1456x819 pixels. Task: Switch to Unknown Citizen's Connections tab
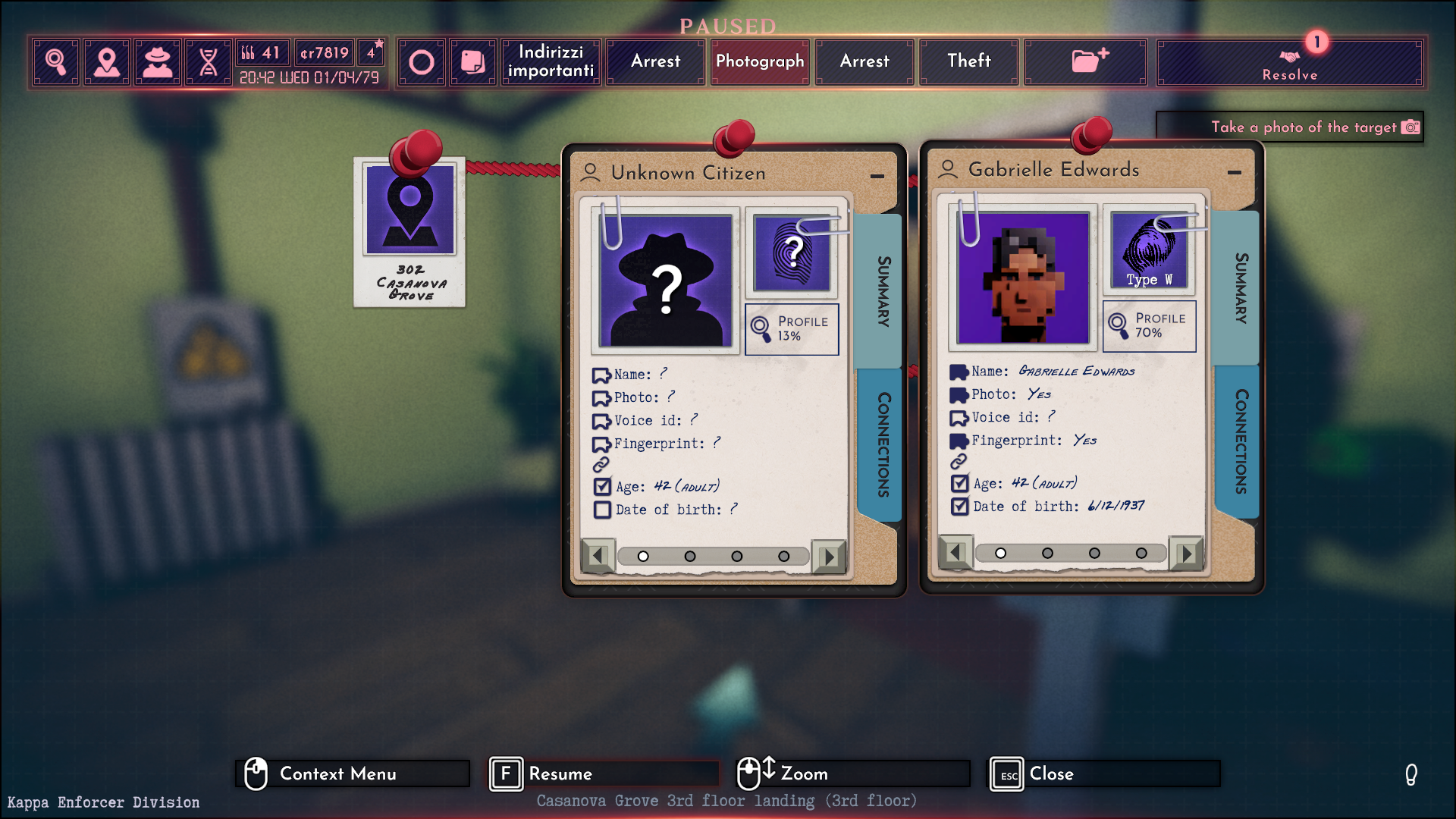pos(883,444)
